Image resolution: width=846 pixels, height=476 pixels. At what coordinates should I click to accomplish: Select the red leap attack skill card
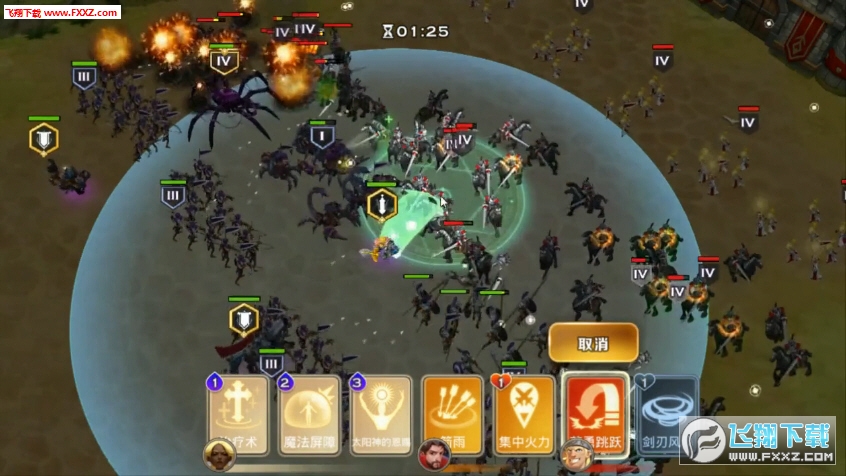[x=596, y=411]
